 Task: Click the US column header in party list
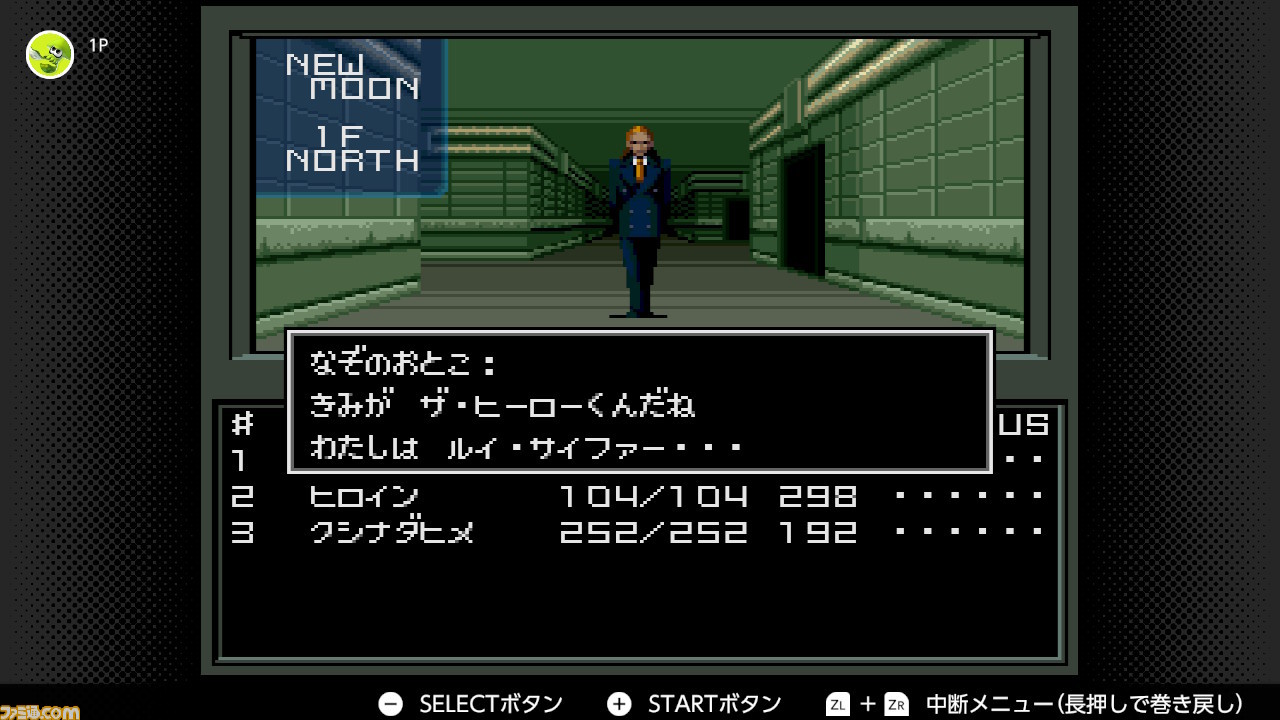[x=1025, y=423]
